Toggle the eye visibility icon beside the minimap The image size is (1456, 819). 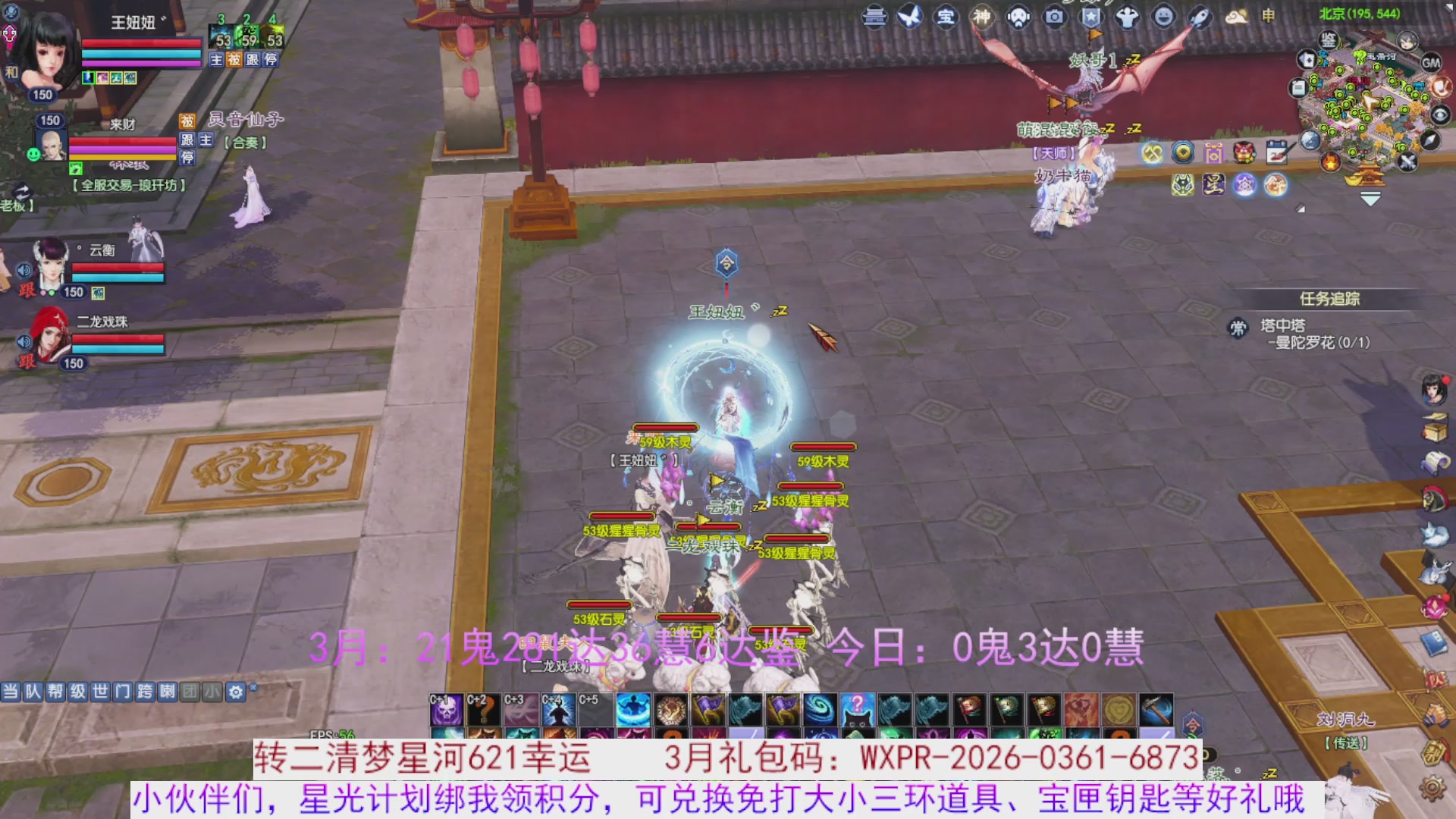coord(1440,115)
